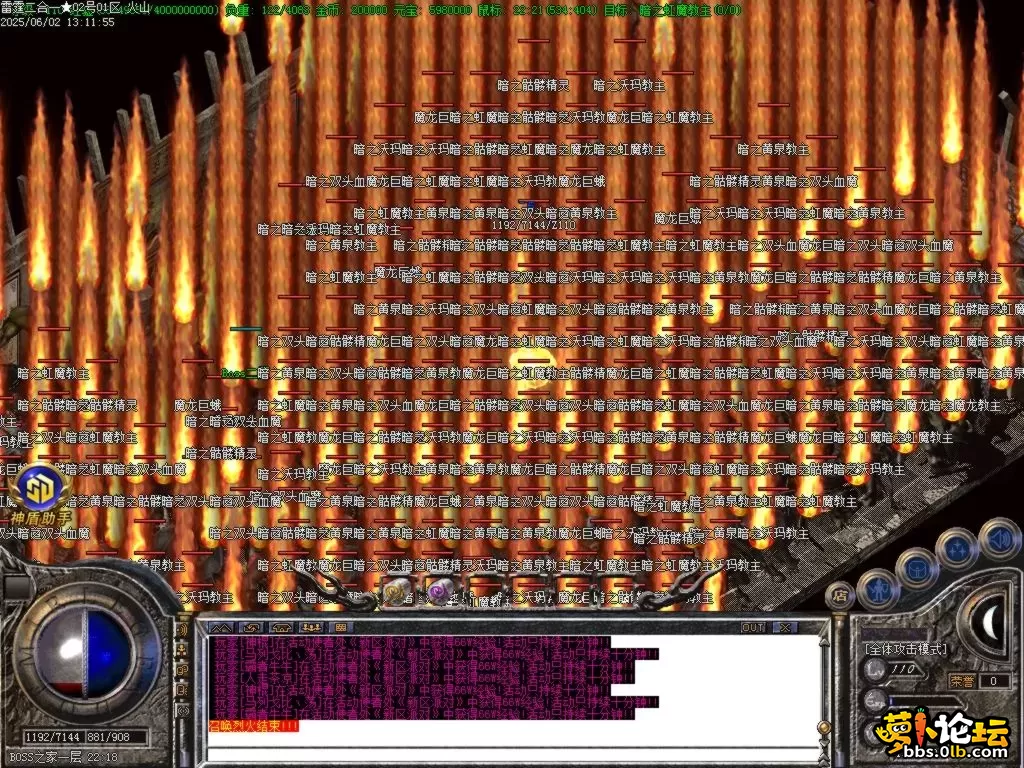The height and width of the screenshot is (768, 1024).
Task: Toggle the sound speaker button
Action: (999, 539)
